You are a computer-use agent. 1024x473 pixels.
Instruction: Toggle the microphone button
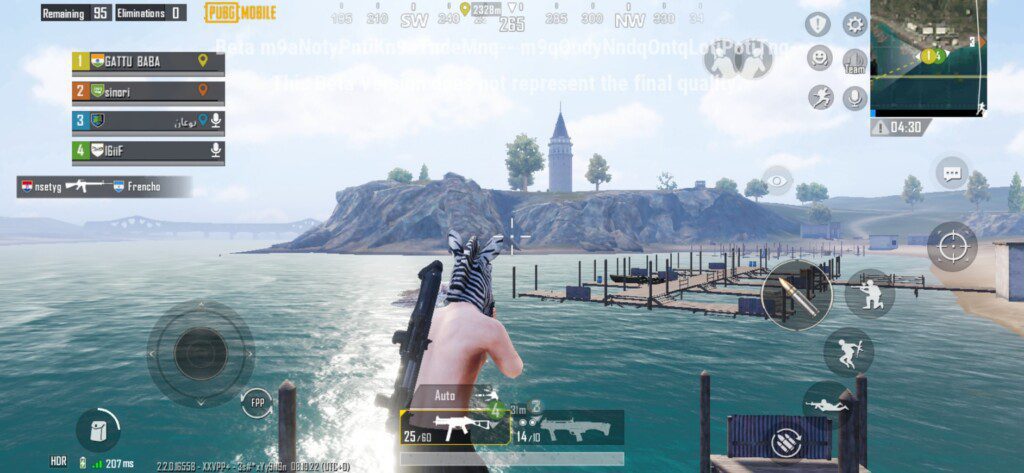coord(854,97)
